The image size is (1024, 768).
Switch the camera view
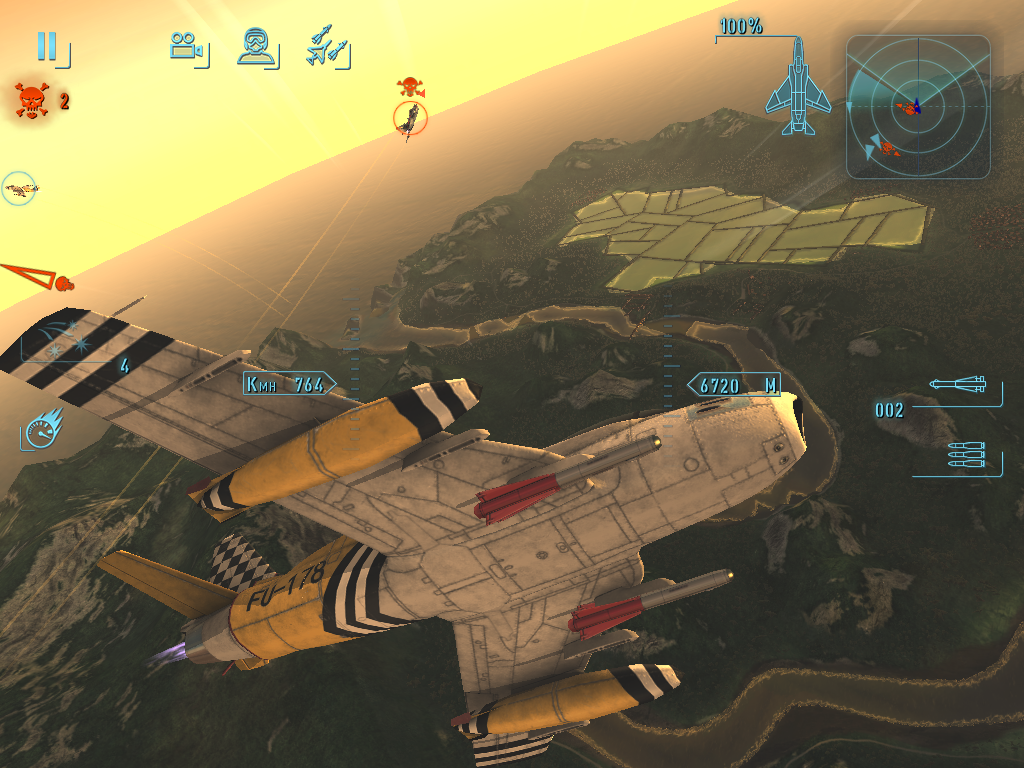186,46
